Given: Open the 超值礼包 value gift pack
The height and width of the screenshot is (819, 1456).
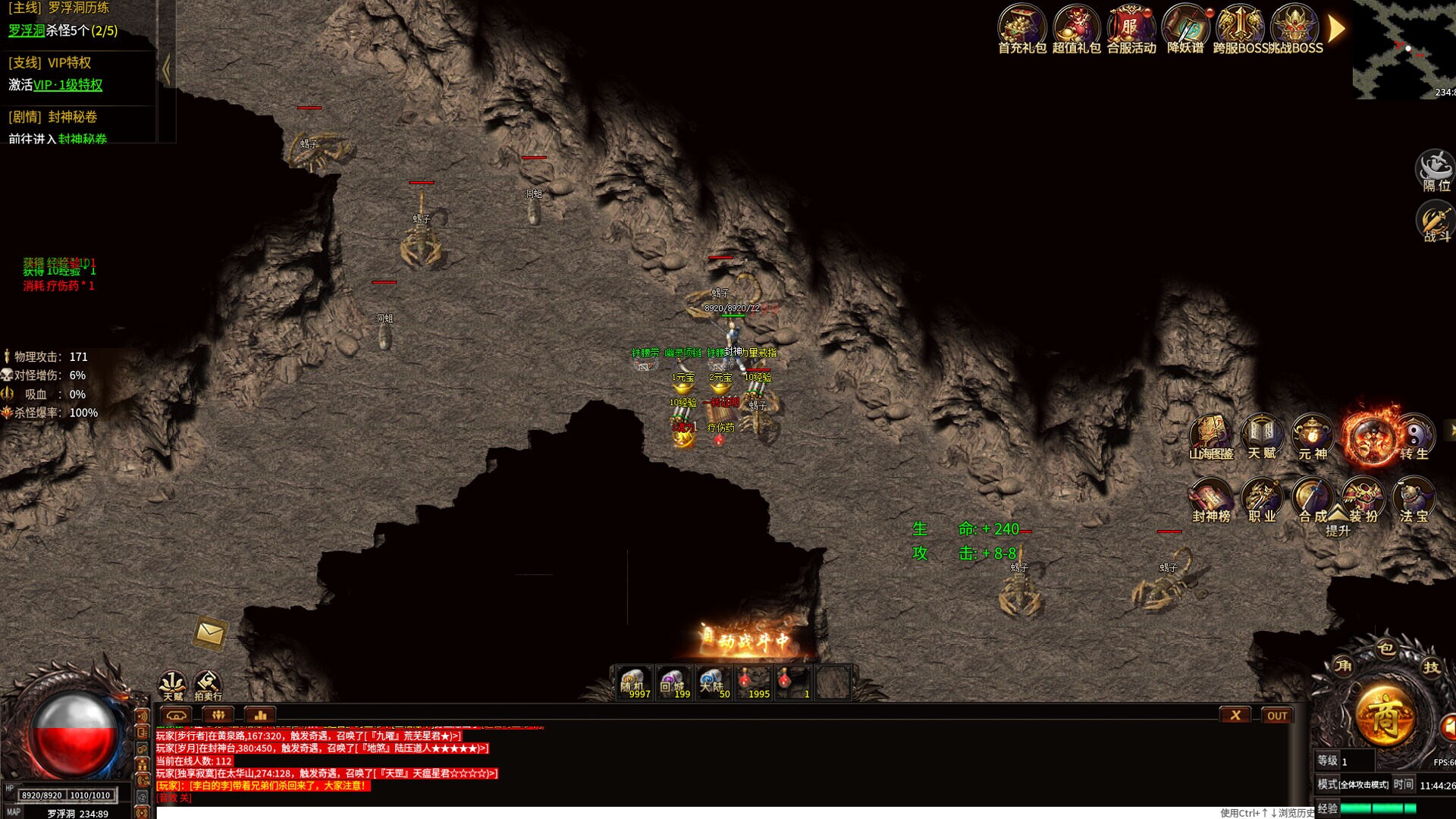Looking at the screenshot, I should (1076, 29).
